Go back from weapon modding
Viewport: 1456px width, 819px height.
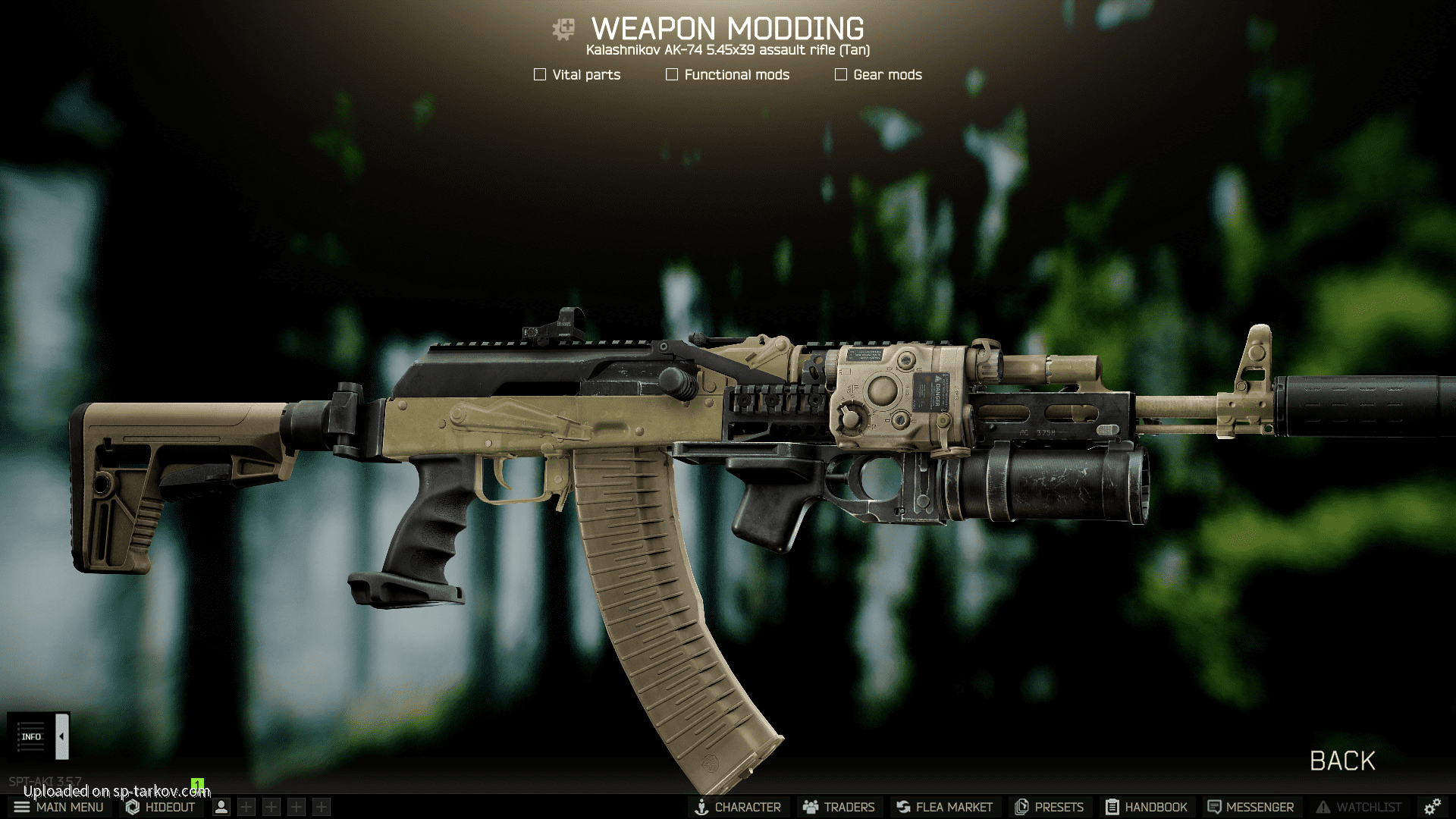click(x=1342, y=761)
